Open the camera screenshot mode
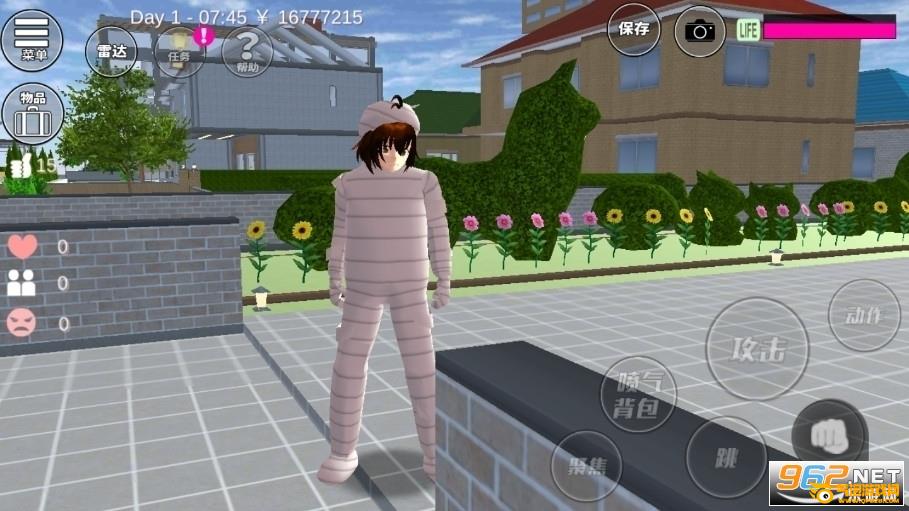Viewport: 909px width, 511px height. 700,31
